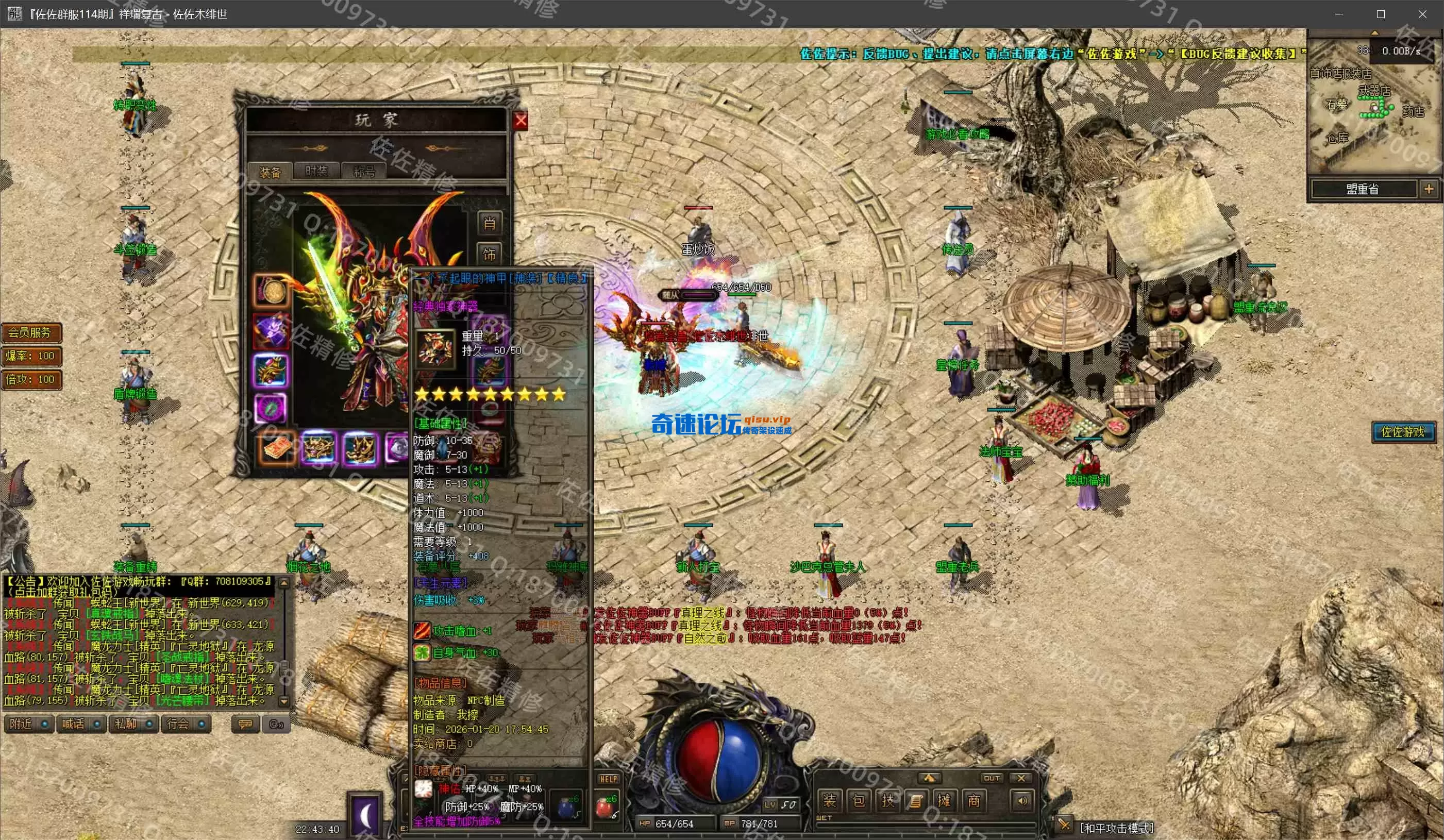Screen dimensions: 1444x840
Task: Switch to the 时装 tab
Action: click(316, 171)
